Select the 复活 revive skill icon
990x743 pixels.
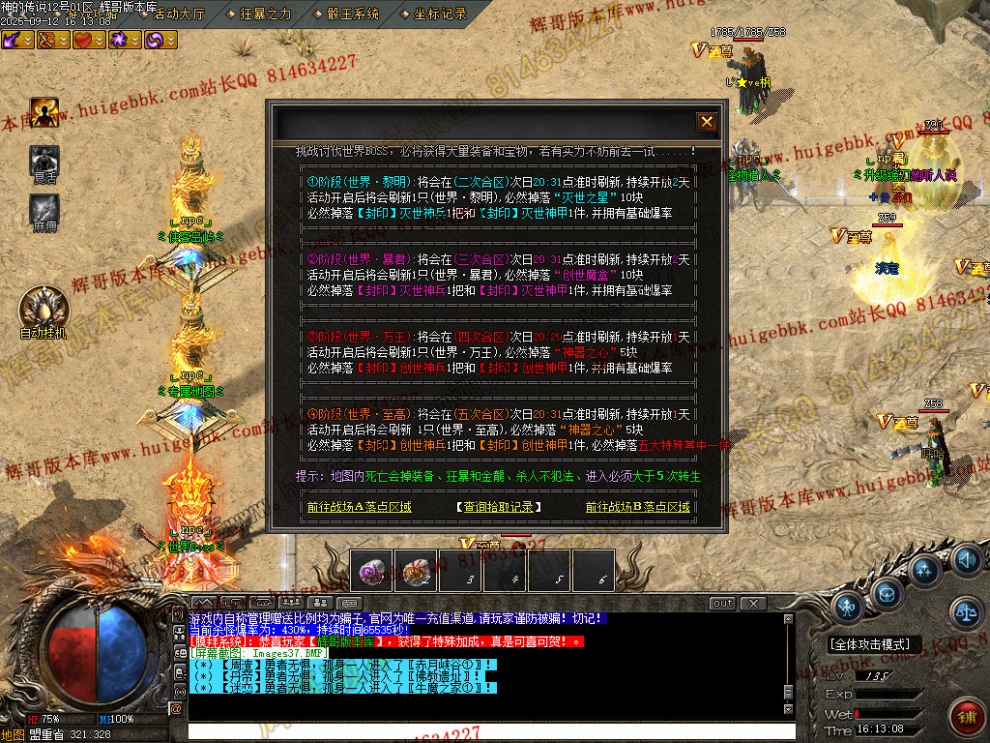pyautogui.click(x=44, y=159)
